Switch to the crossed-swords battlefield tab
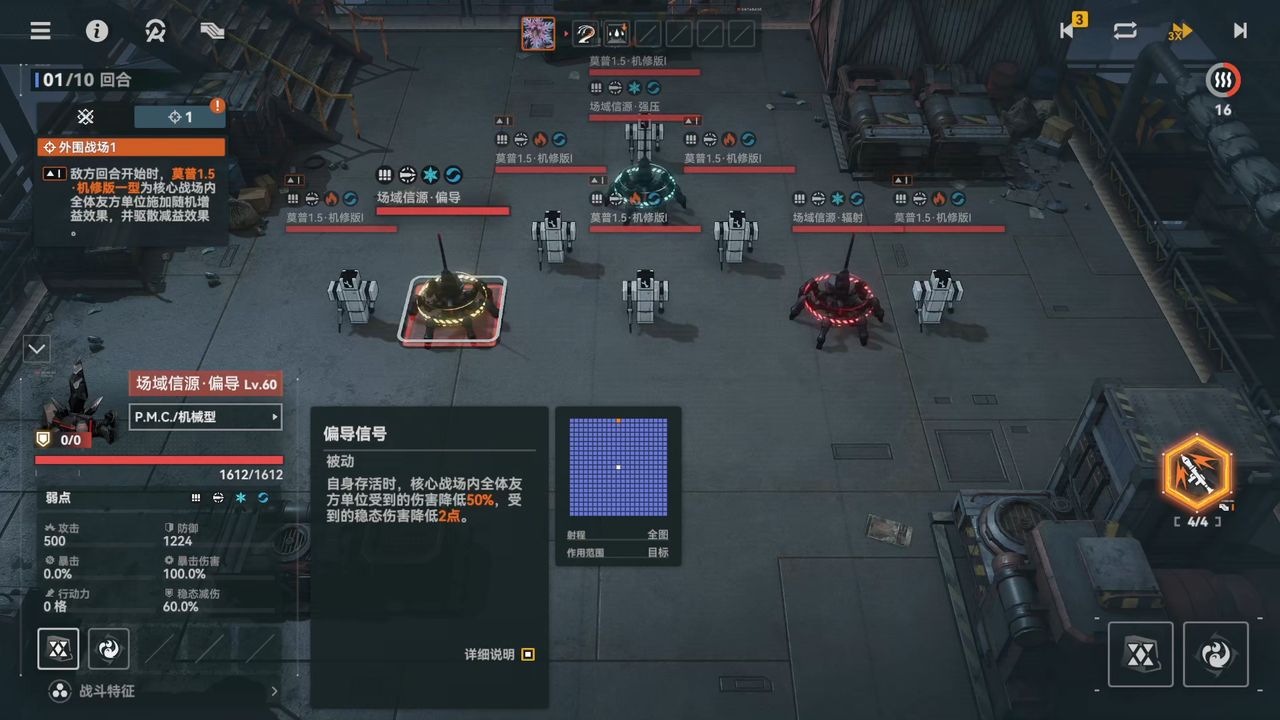1280x720 pixels. (x=86, y=117)
